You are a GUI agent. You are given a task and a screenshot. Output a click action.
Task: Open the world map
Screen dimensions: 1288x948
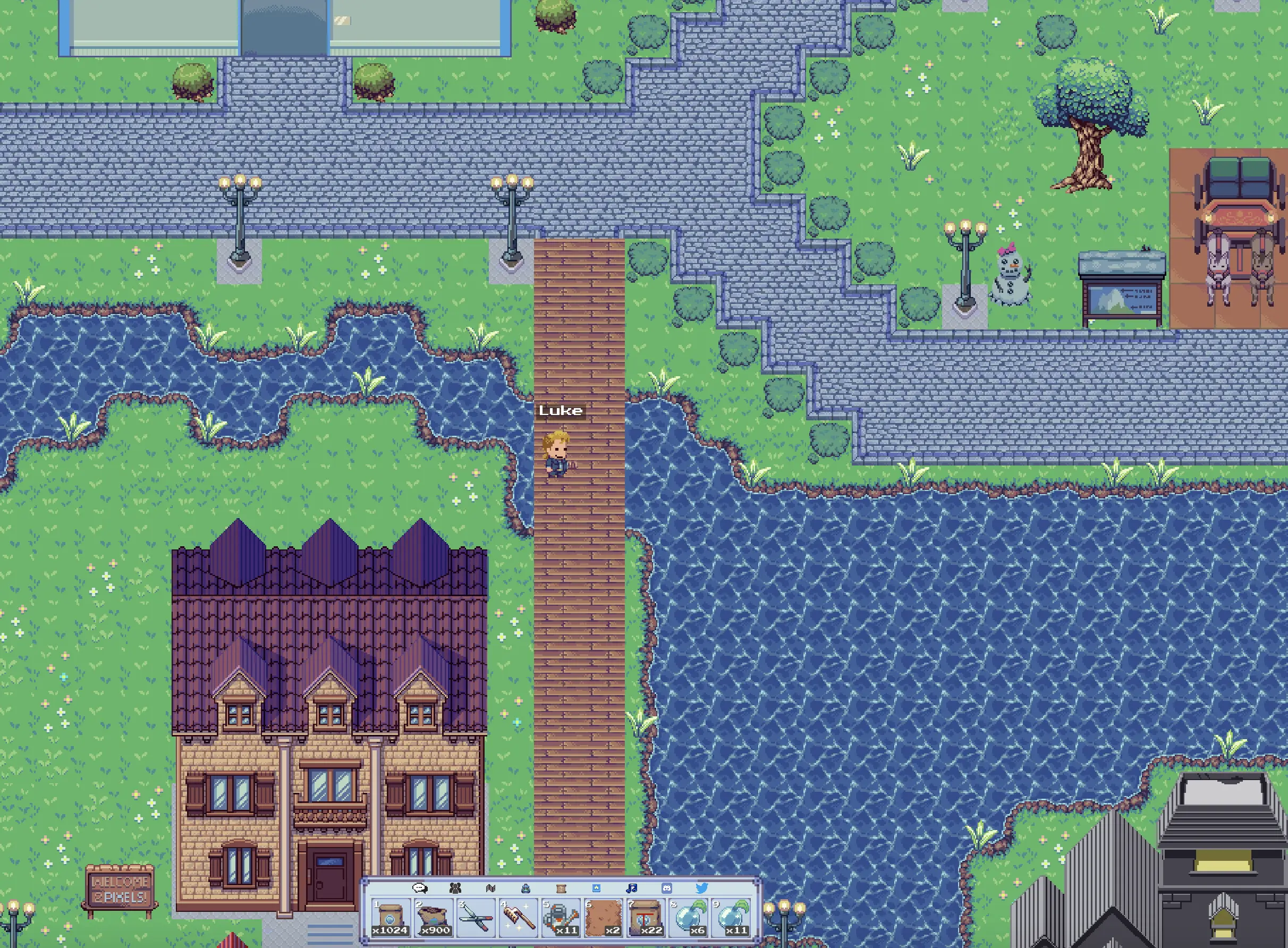(x=490, y=888)
